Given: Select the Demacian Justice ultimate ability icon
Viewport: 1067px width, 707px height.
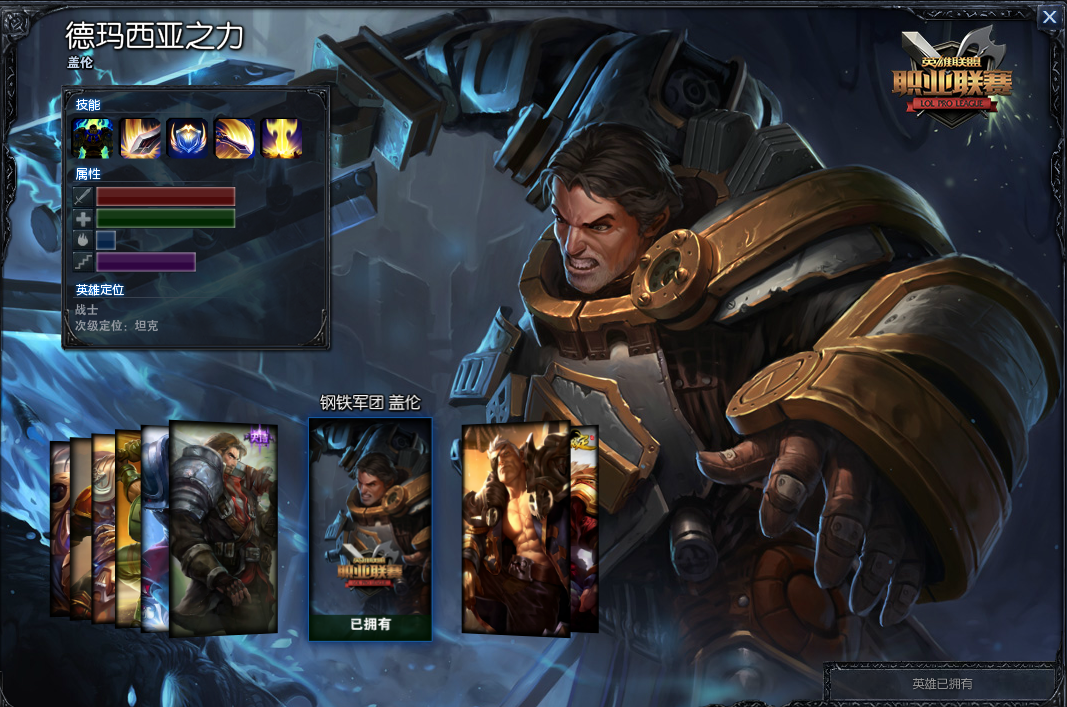Looking at the screenshot, I should (281, 139).
